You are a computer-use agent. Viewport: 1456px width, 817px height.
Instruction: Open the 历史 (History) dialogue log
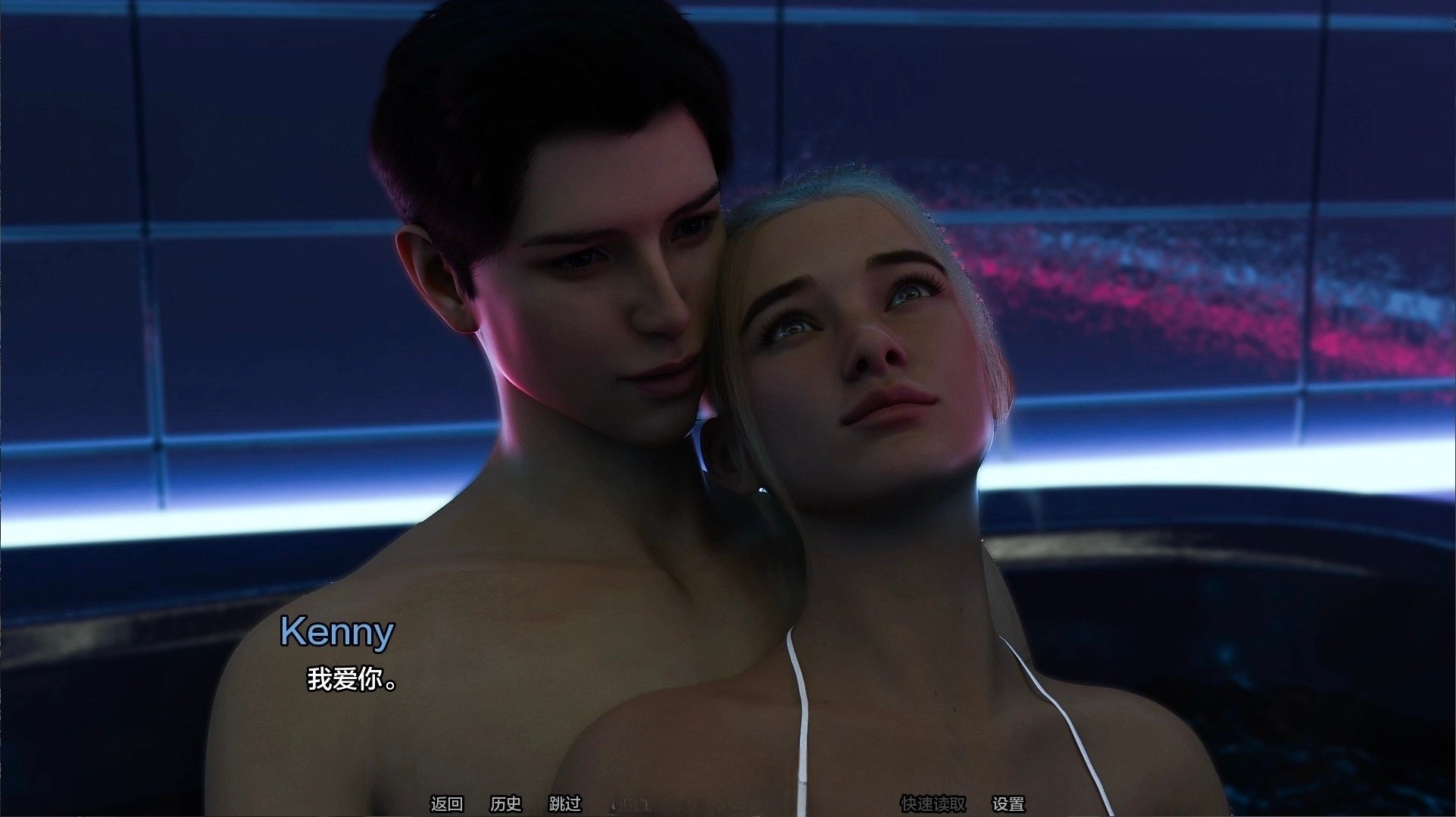point(505,803)
